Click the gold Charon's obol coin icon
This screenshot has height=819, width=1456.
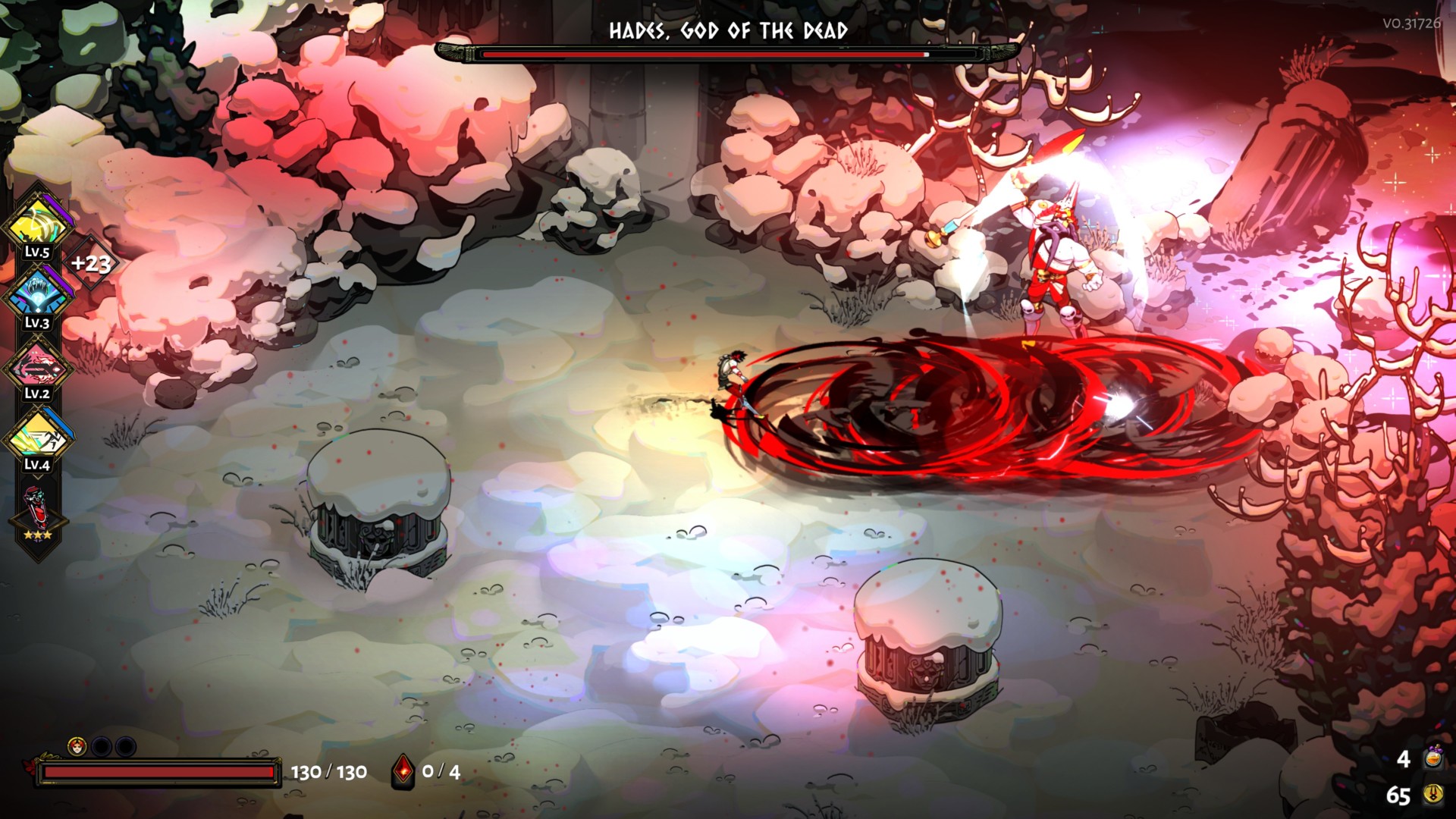tap(1432, 795)
